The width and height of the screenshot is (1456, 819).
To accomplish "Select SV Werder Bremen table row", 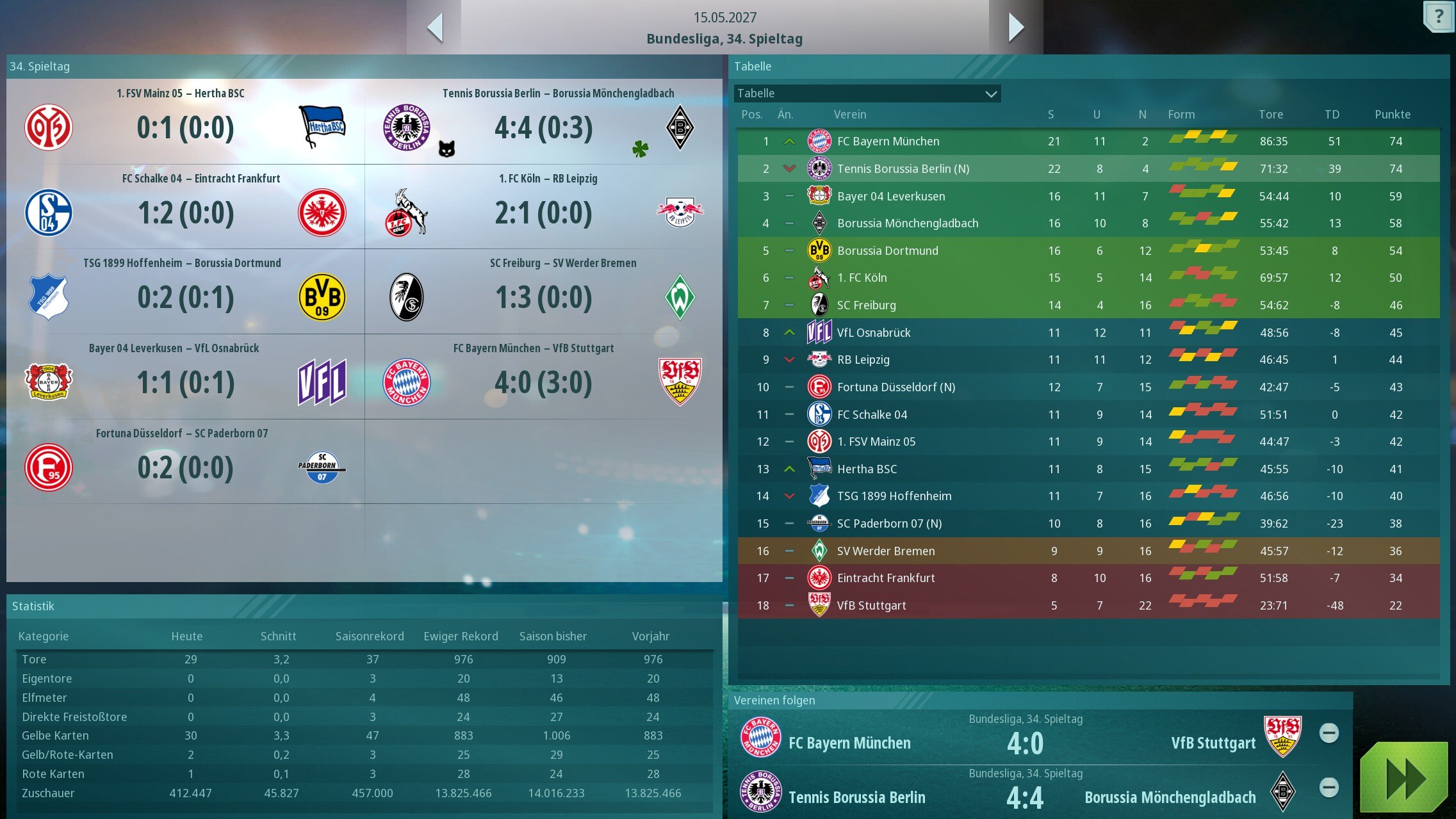I will 885,551.
